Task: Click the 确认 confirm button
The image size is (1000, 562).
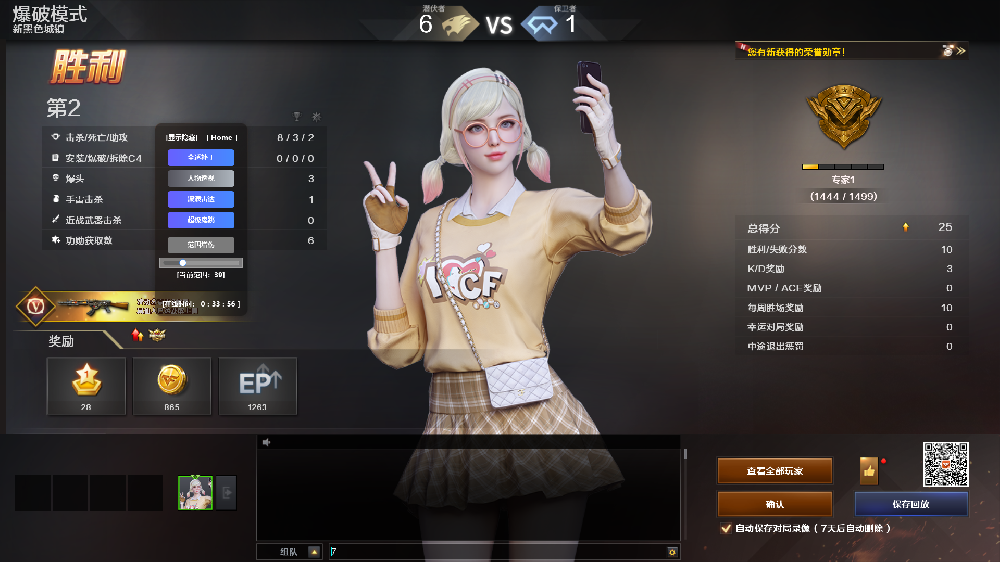Action: point(774,504)
